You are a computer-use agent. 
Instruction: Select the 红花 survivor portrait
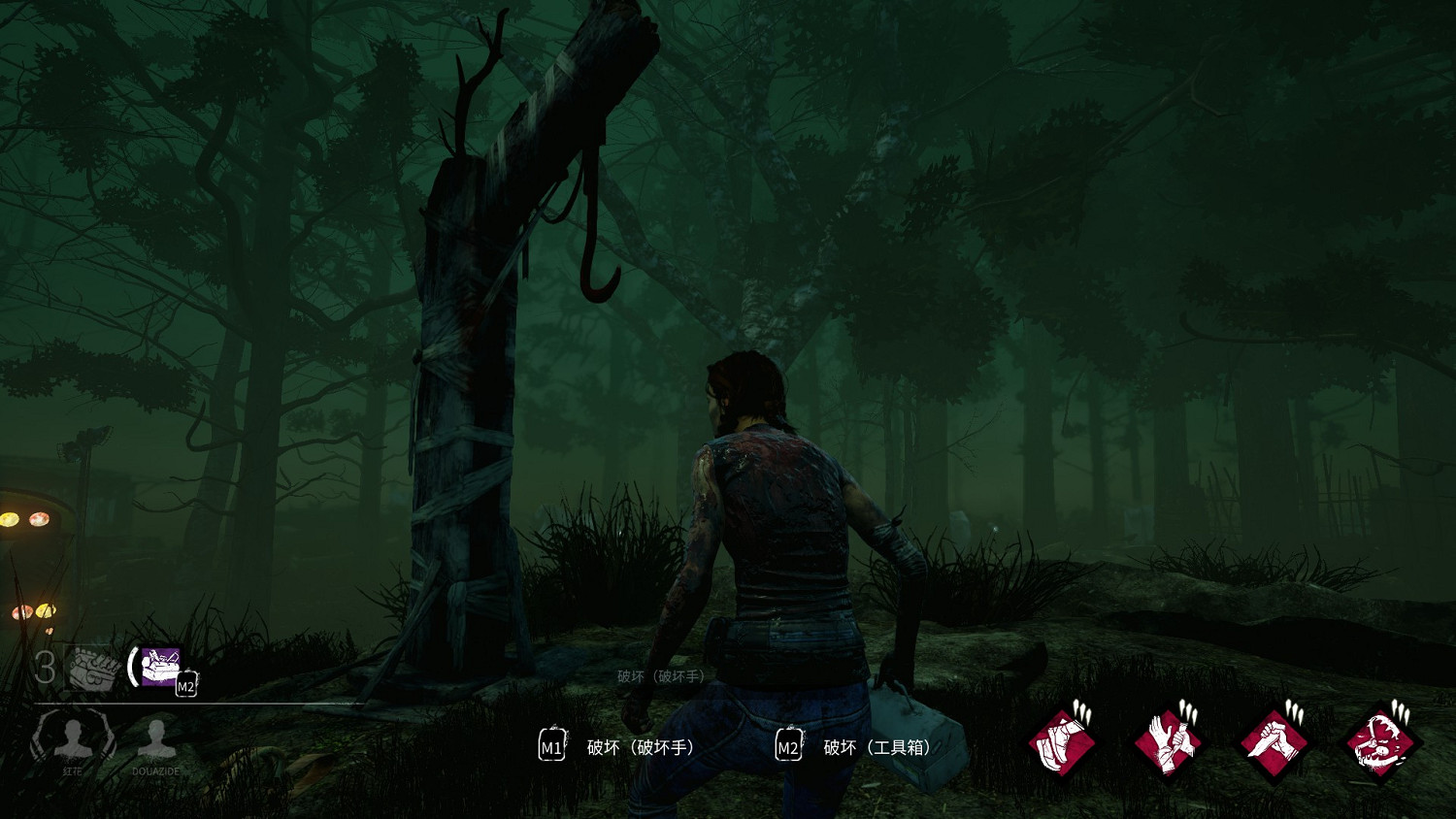pyautogui.click(x=74, y=738)
